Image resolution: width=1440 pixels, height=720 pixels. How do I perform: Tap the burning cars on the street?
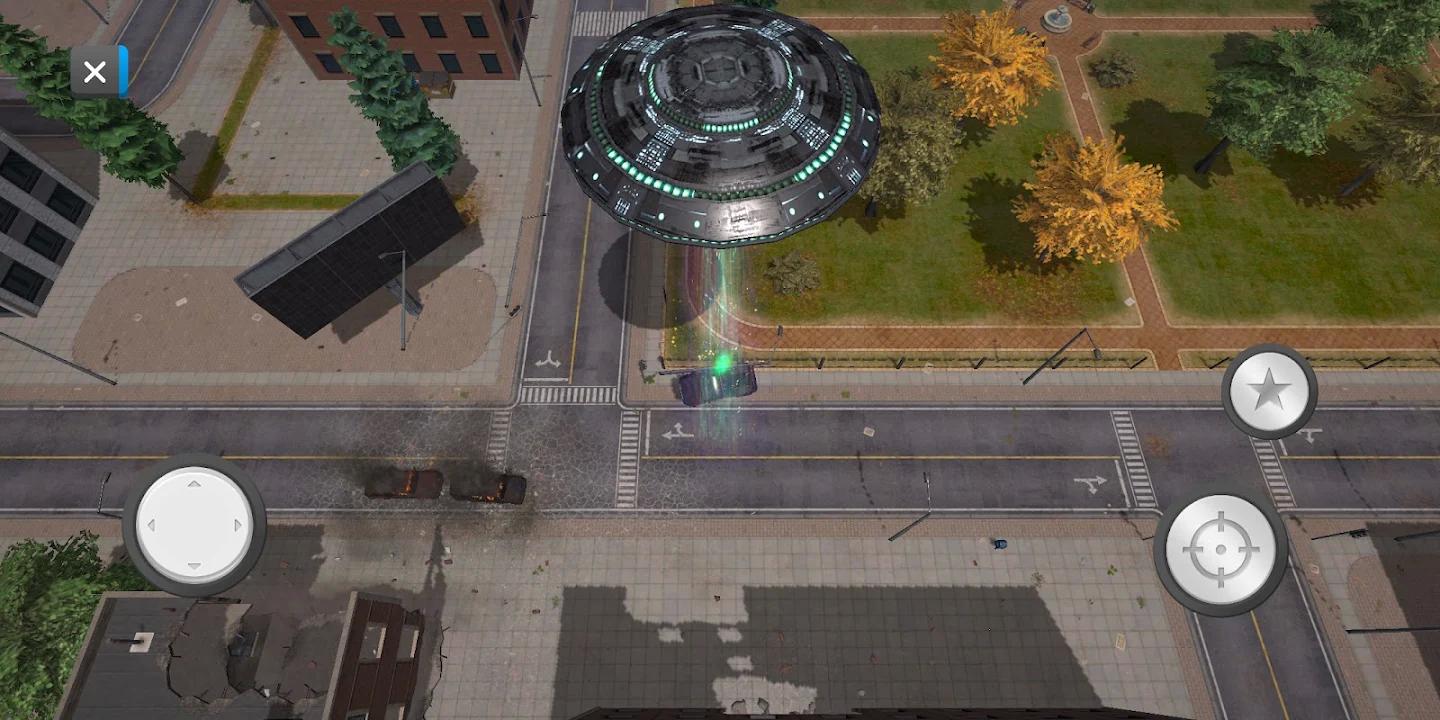tap(440, 487)
